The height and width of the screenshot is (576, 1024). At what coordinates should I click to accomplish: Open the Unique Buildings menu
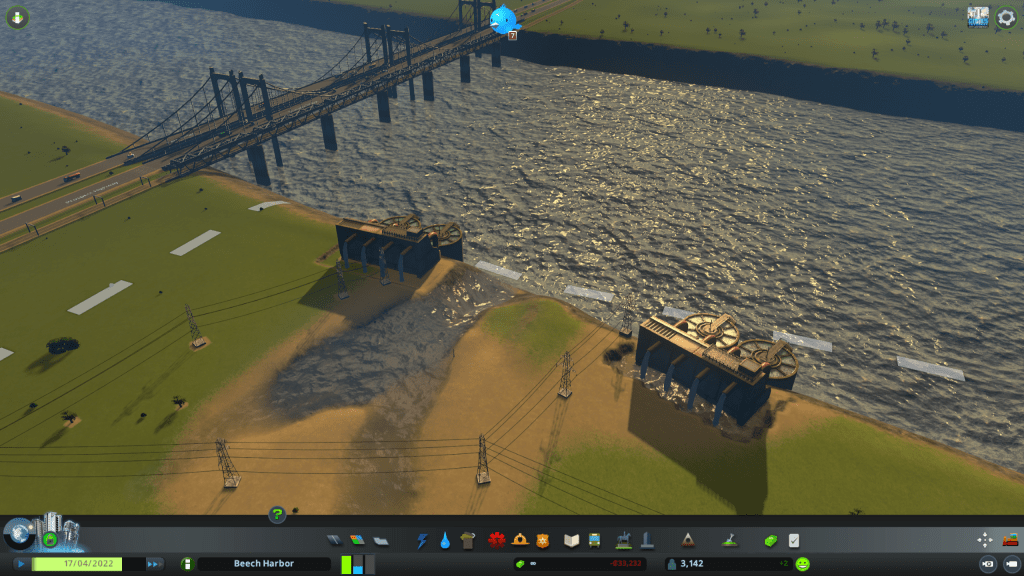(646, 540)
